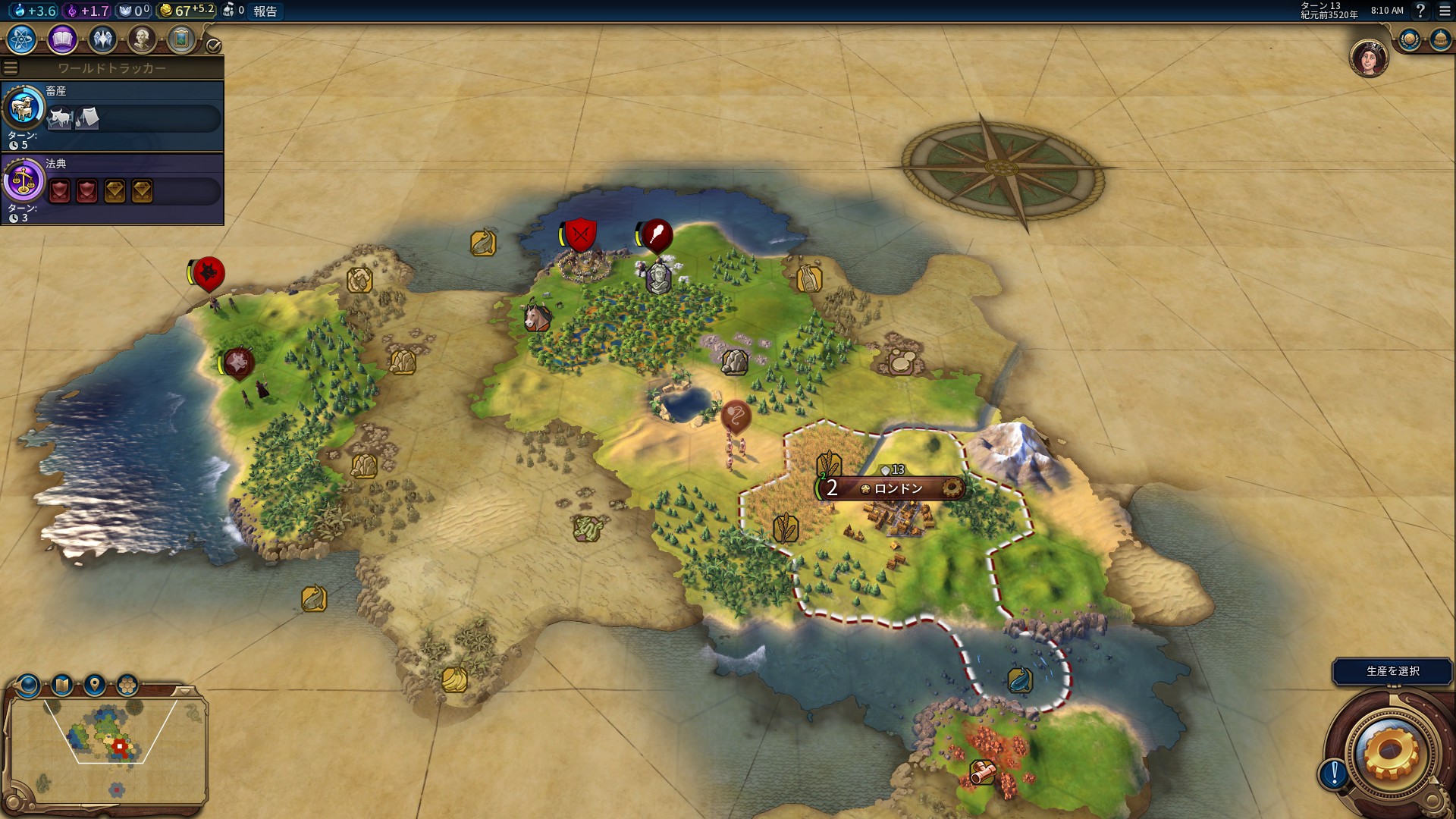Open the city-states globe laurel icon
The height and width of the screenshot is (819, 1456).
(1410, 39)
